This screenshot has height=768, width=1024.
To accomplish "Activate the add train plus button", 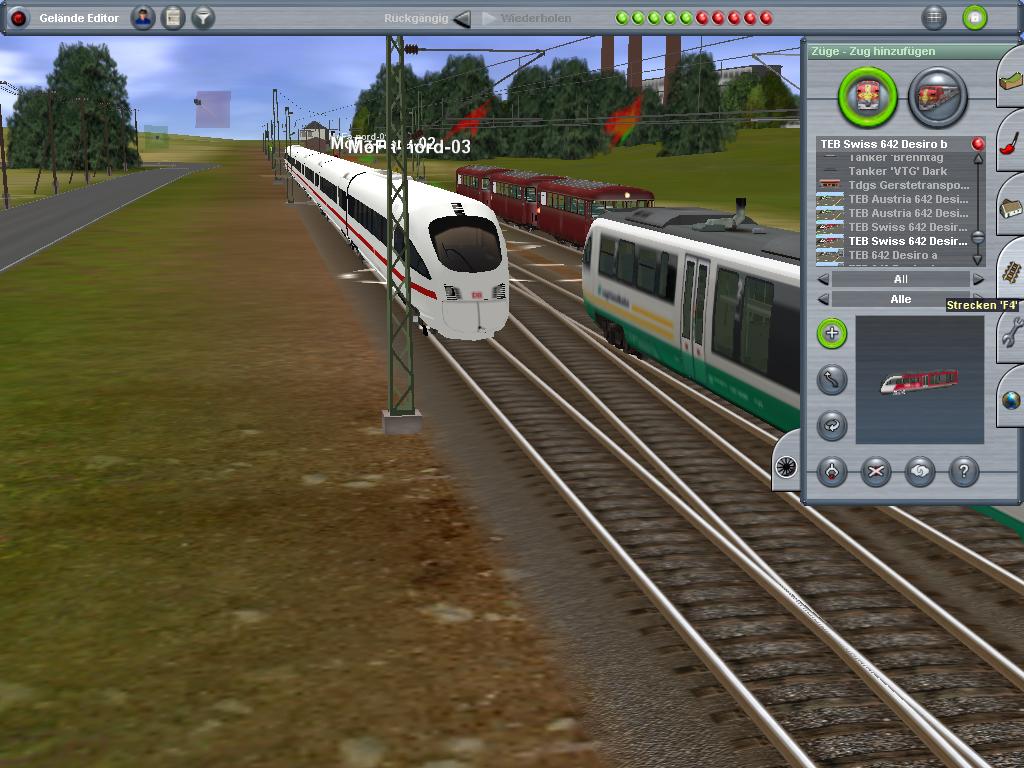I will pos(831,334).
